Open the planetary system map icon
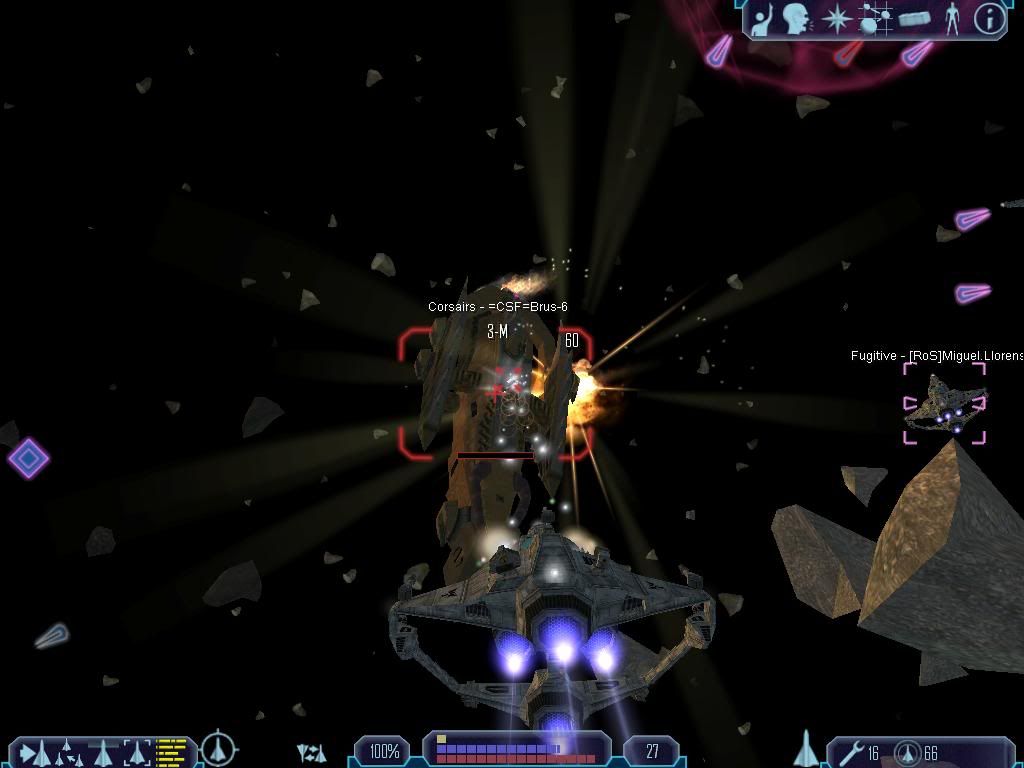Image resolution: width=1024 pixels, height=768 pixels. [x=875, y=18]
